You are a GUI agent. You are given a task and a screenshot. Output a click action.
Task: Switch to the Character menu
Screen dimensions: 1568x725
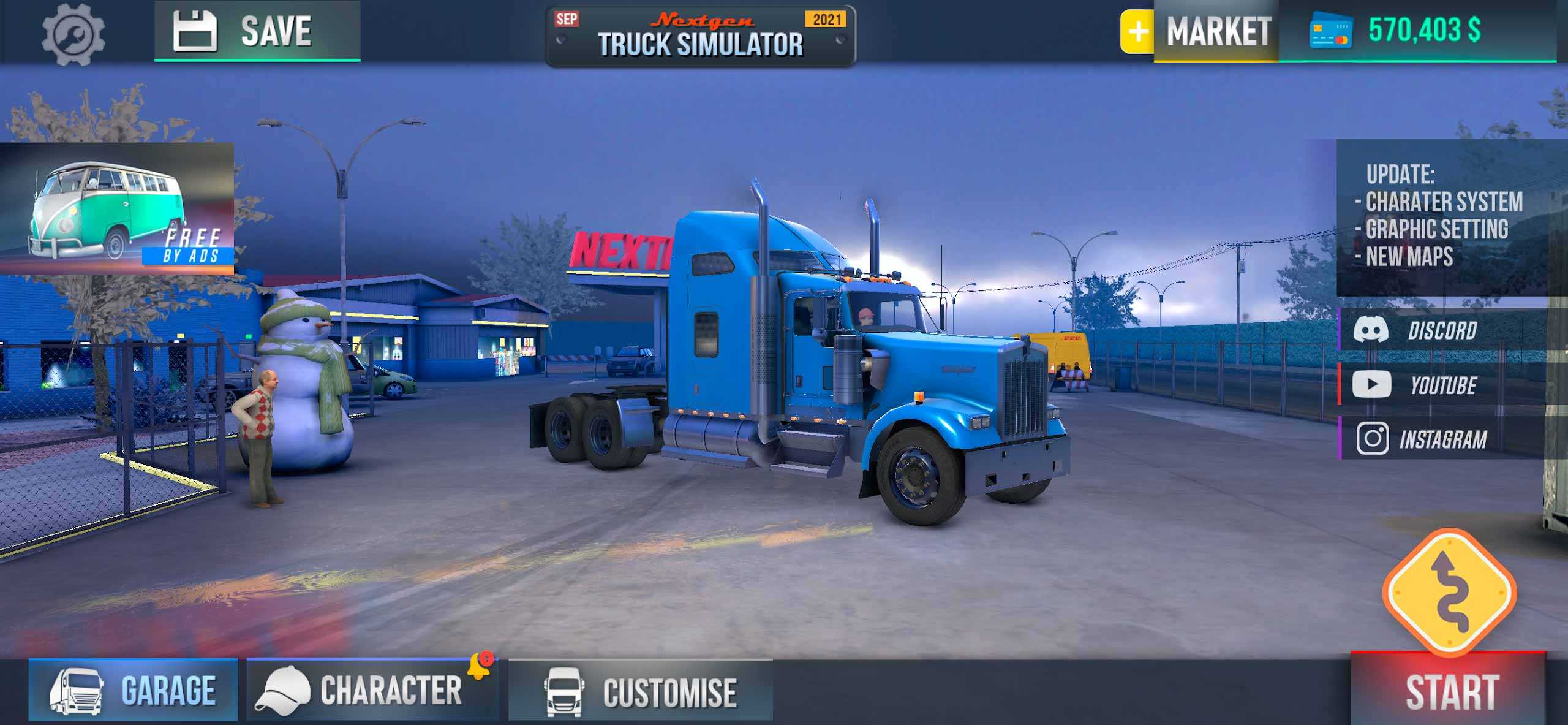pos(371,690)
